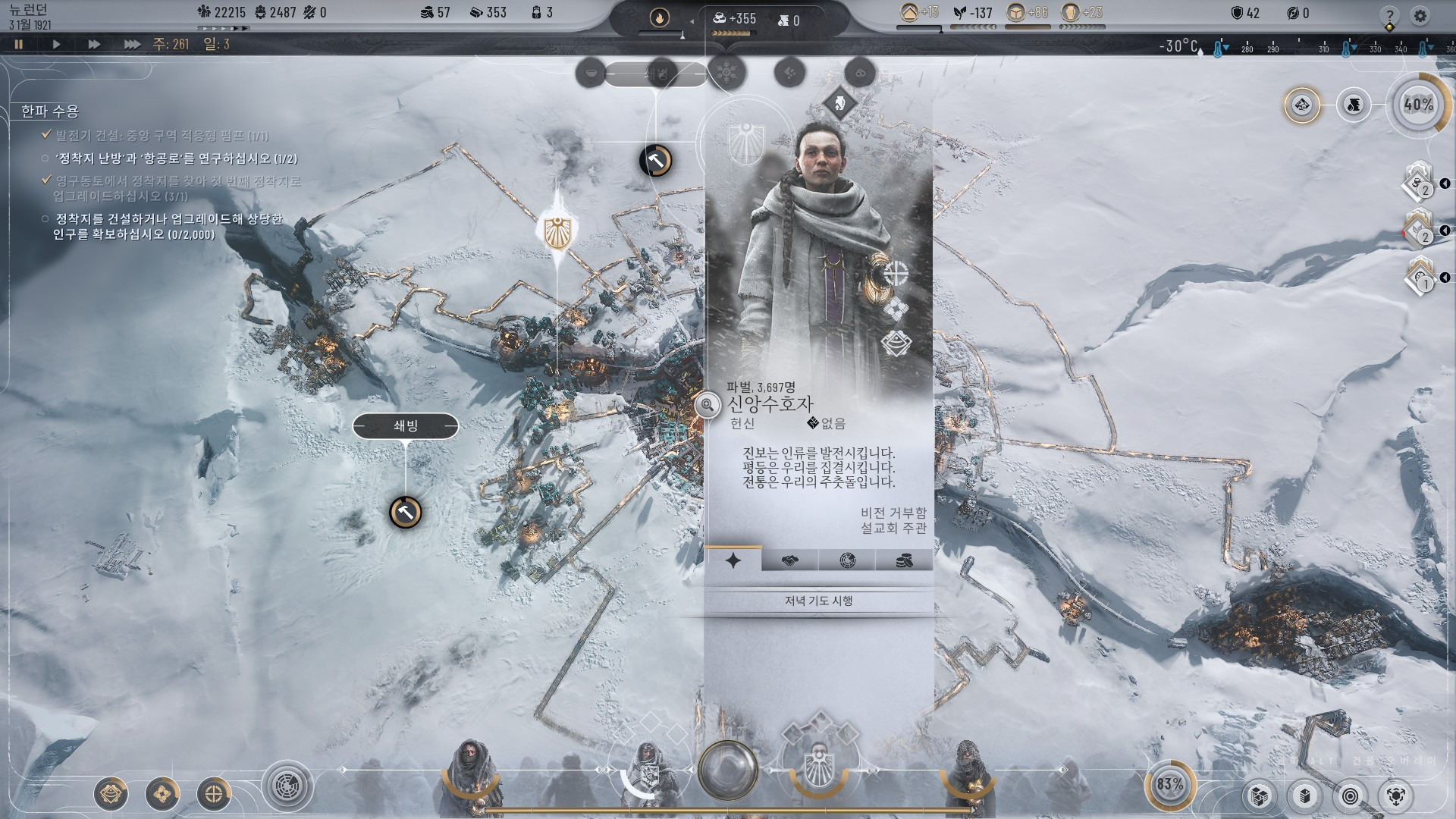This screenshot has height=819, width=1456.
Task: Select the star tab in faction panel
Action: coord(733,560)
